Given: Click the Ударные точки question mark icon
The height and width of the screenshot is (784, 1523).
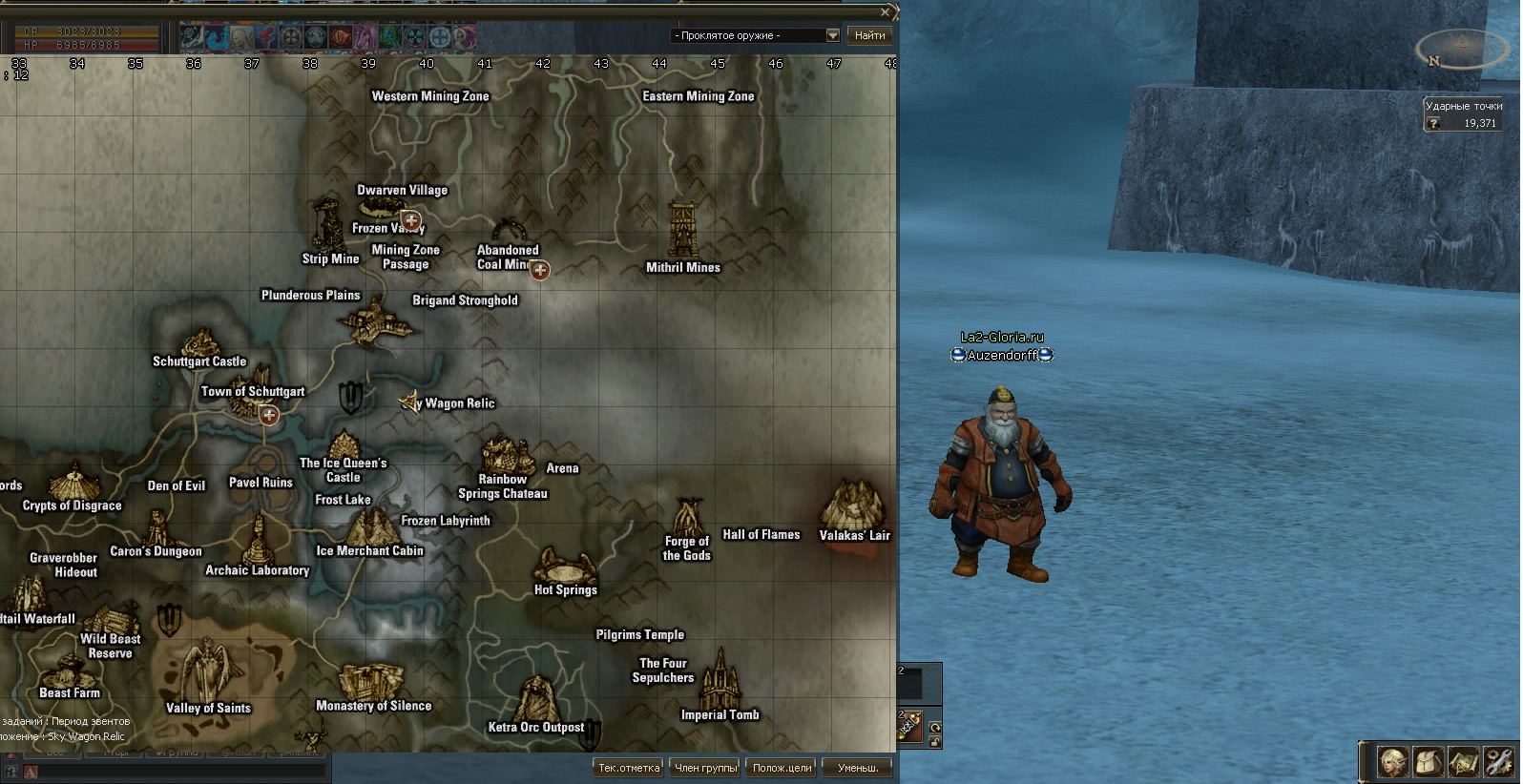Looking at the screenshot, I should coord(1433,123).
